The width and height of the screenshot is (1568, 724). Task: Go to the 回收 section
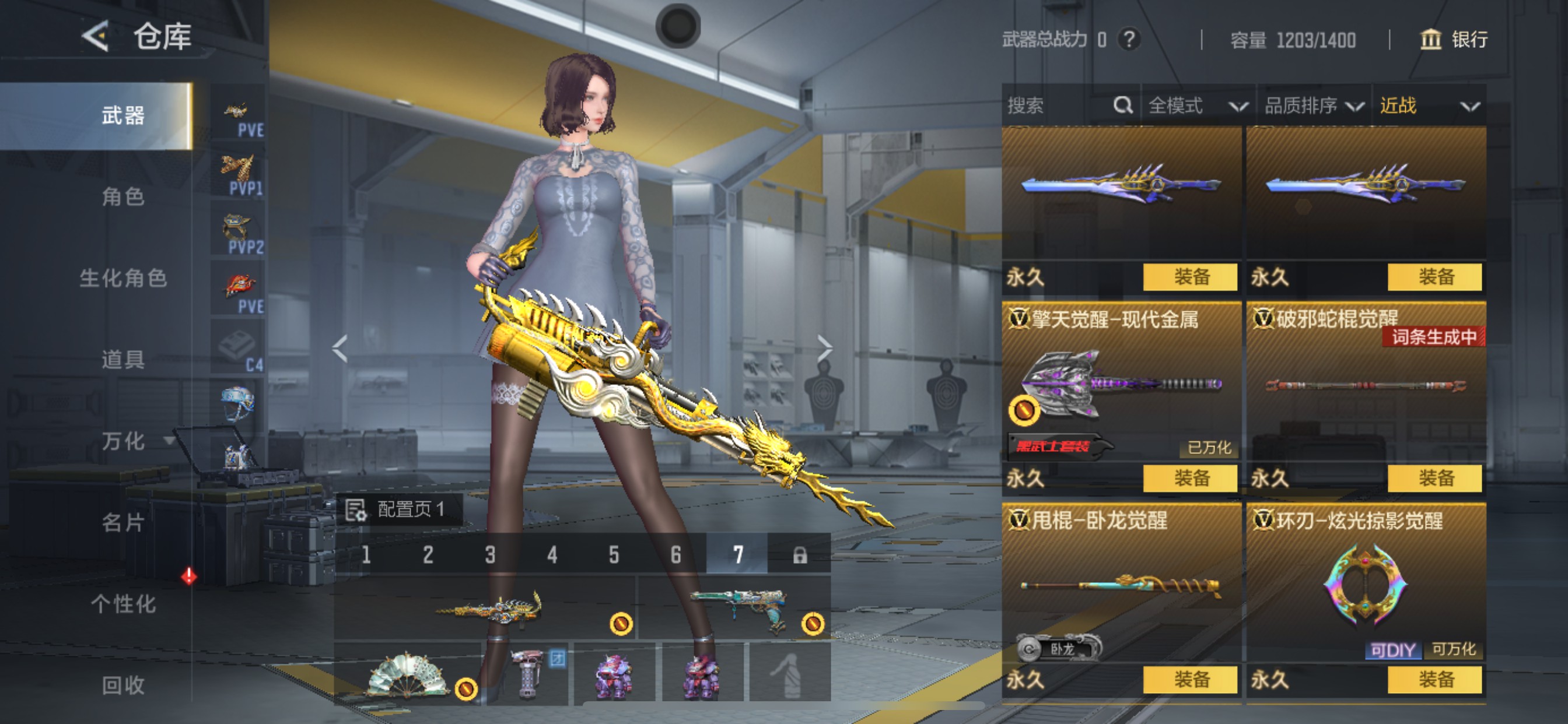[123, 685]
